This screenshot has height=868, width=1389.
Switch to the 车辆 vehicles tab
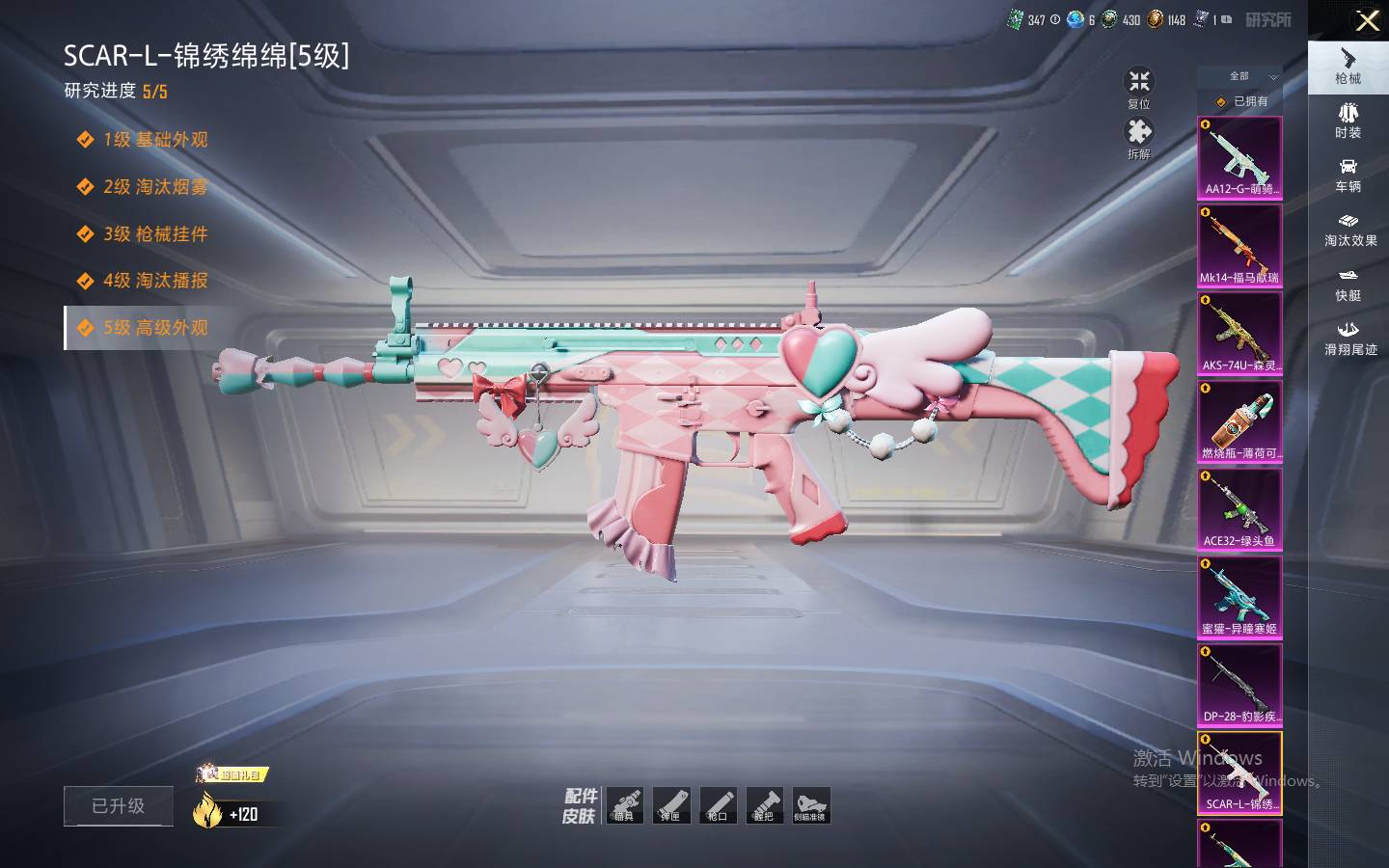tap(1348, 175)
